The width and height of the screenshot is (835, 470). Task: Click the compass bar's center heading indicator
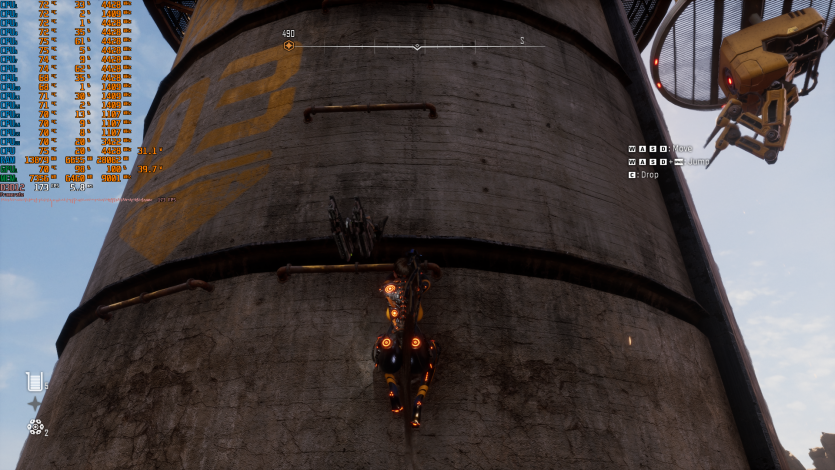click(x=417, y=46)
